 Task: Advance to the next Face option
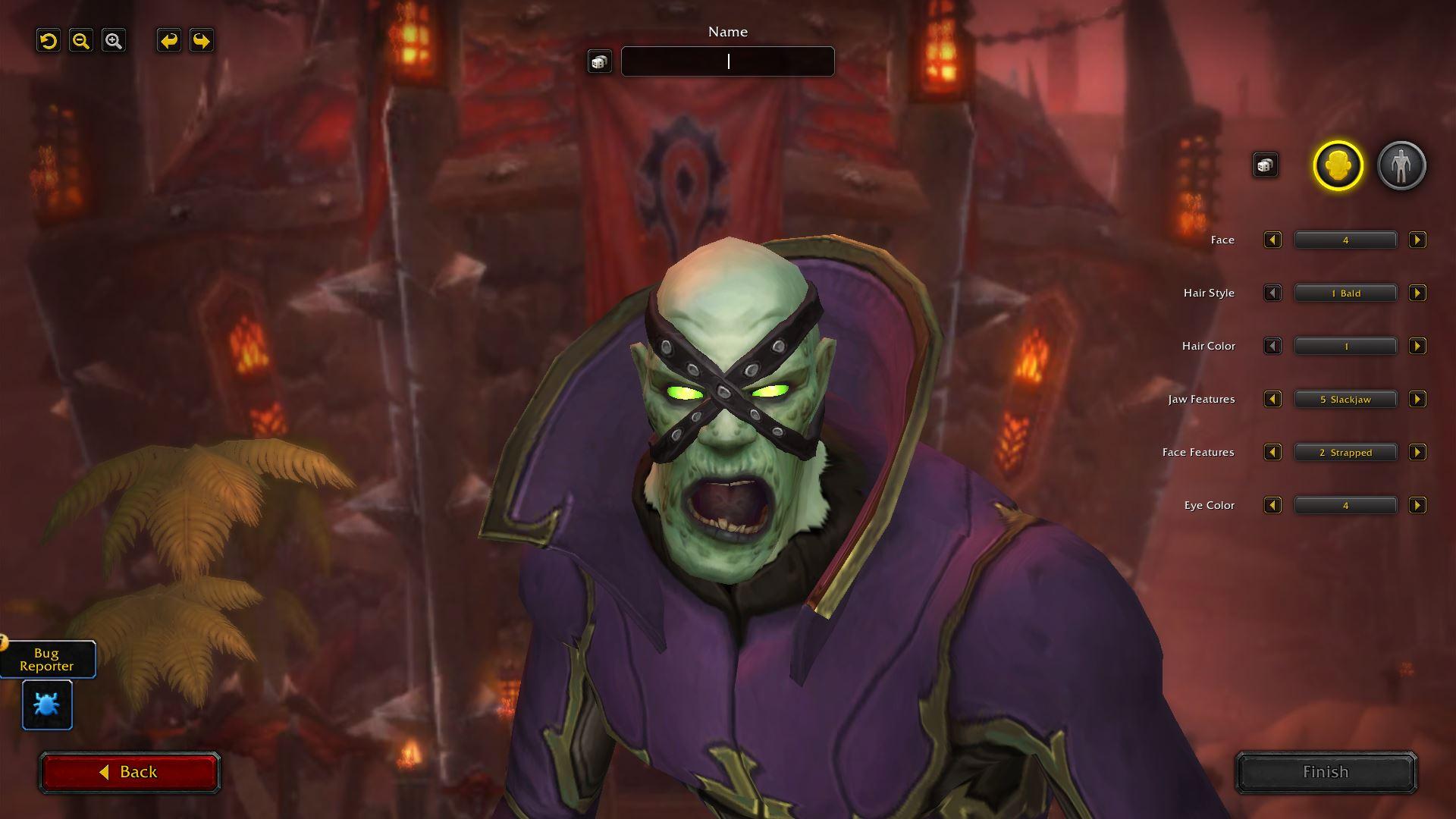click(1417, 240)
